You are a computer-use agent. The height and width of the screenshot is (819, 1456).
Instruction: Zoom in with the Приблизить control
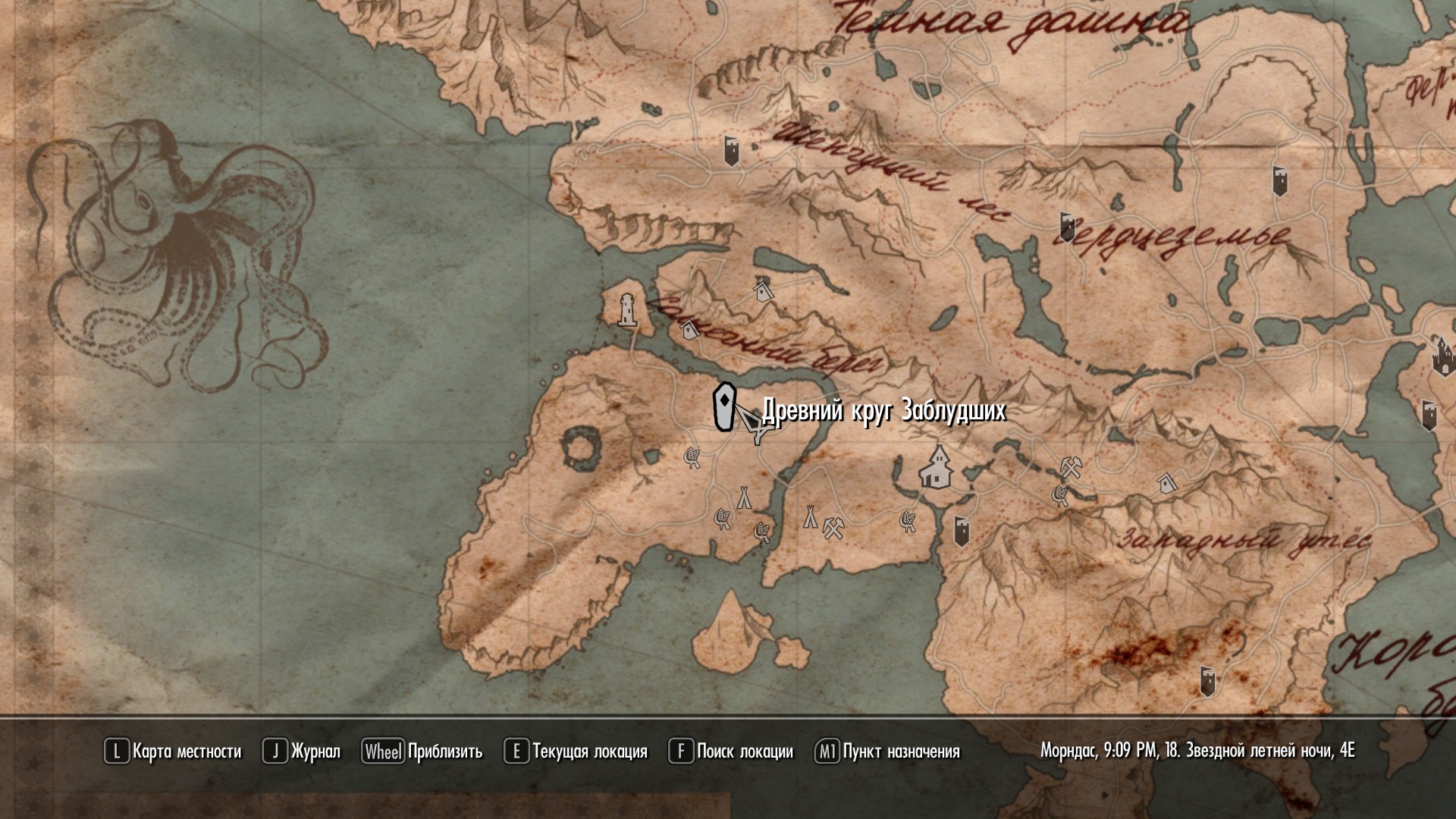tap(422, 752)
